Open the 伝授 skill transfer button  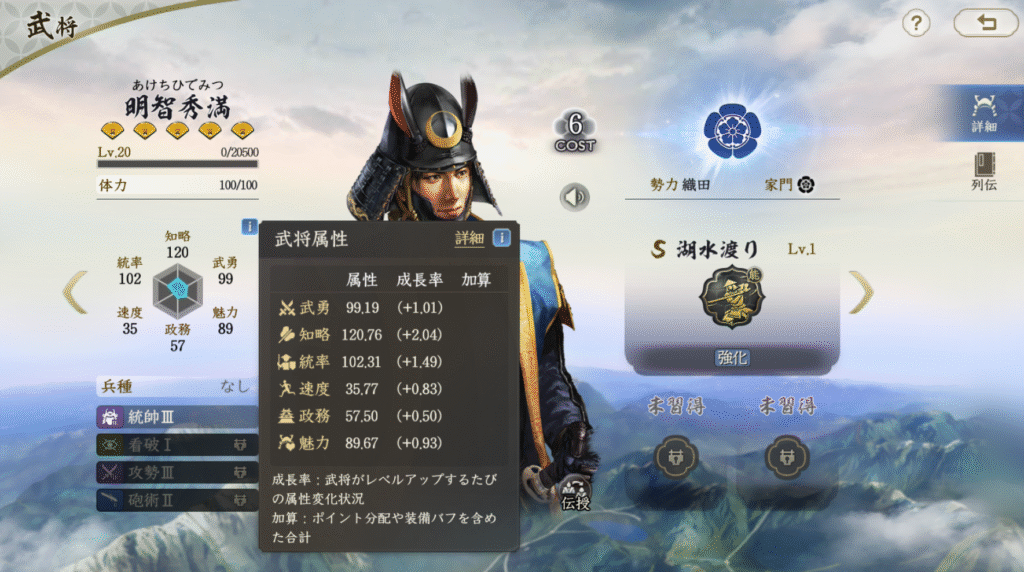(x=575, y=494)
